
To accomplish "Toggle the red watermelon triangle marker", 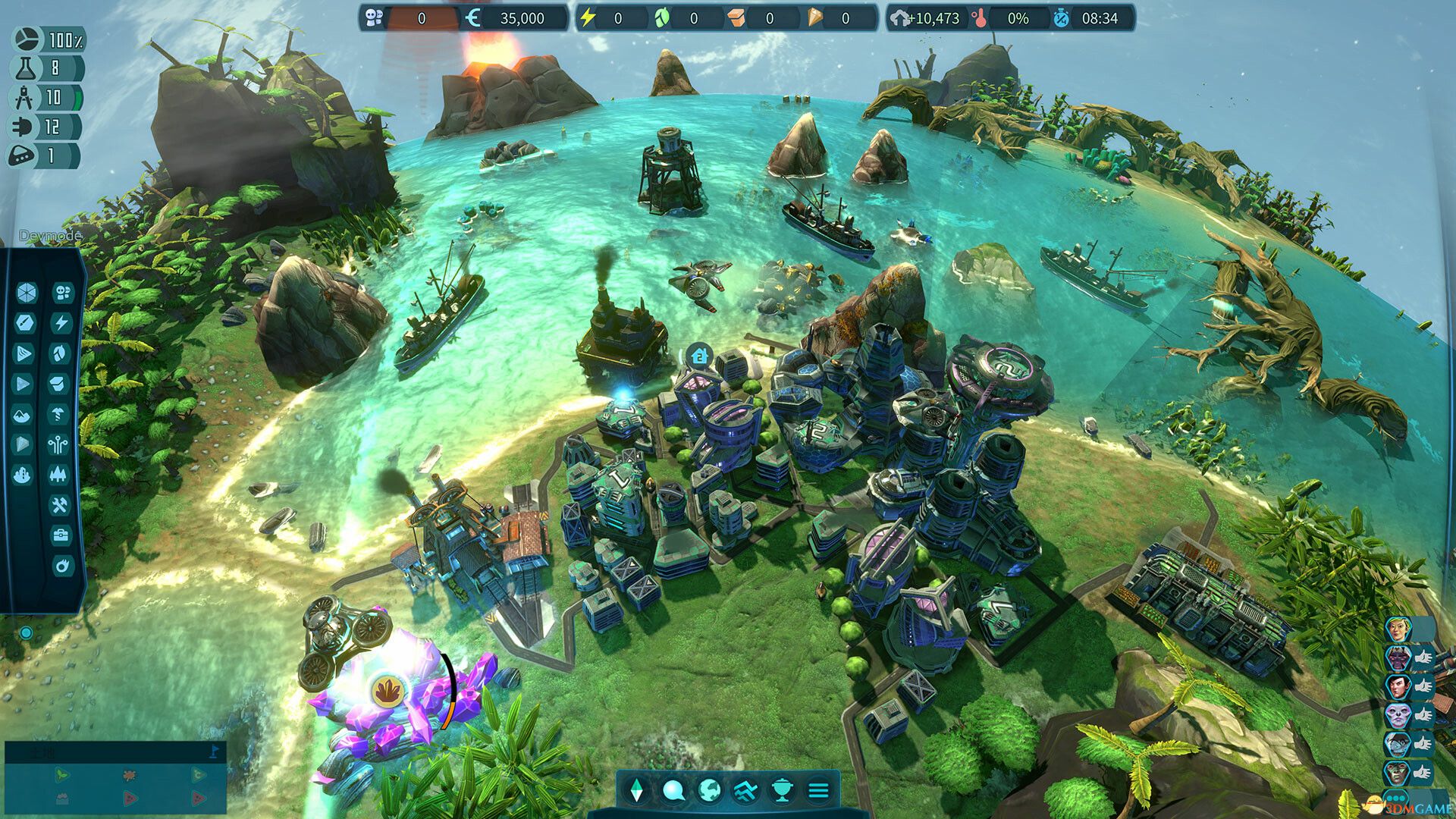I will point(130,799).
